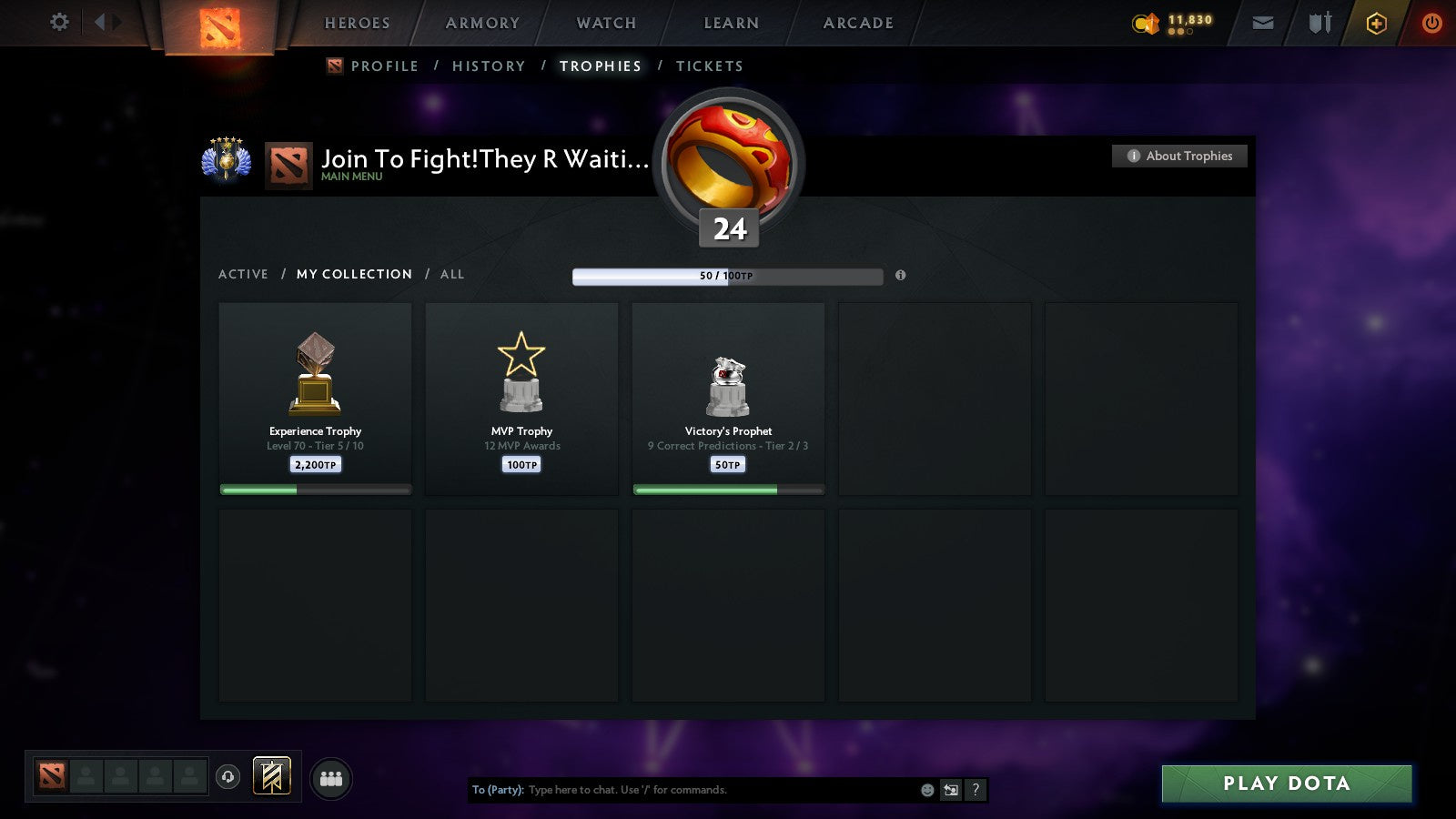The image size is (1456, 819).
Task: Open the ARCADE menu
Action: [x=856, y=23]
